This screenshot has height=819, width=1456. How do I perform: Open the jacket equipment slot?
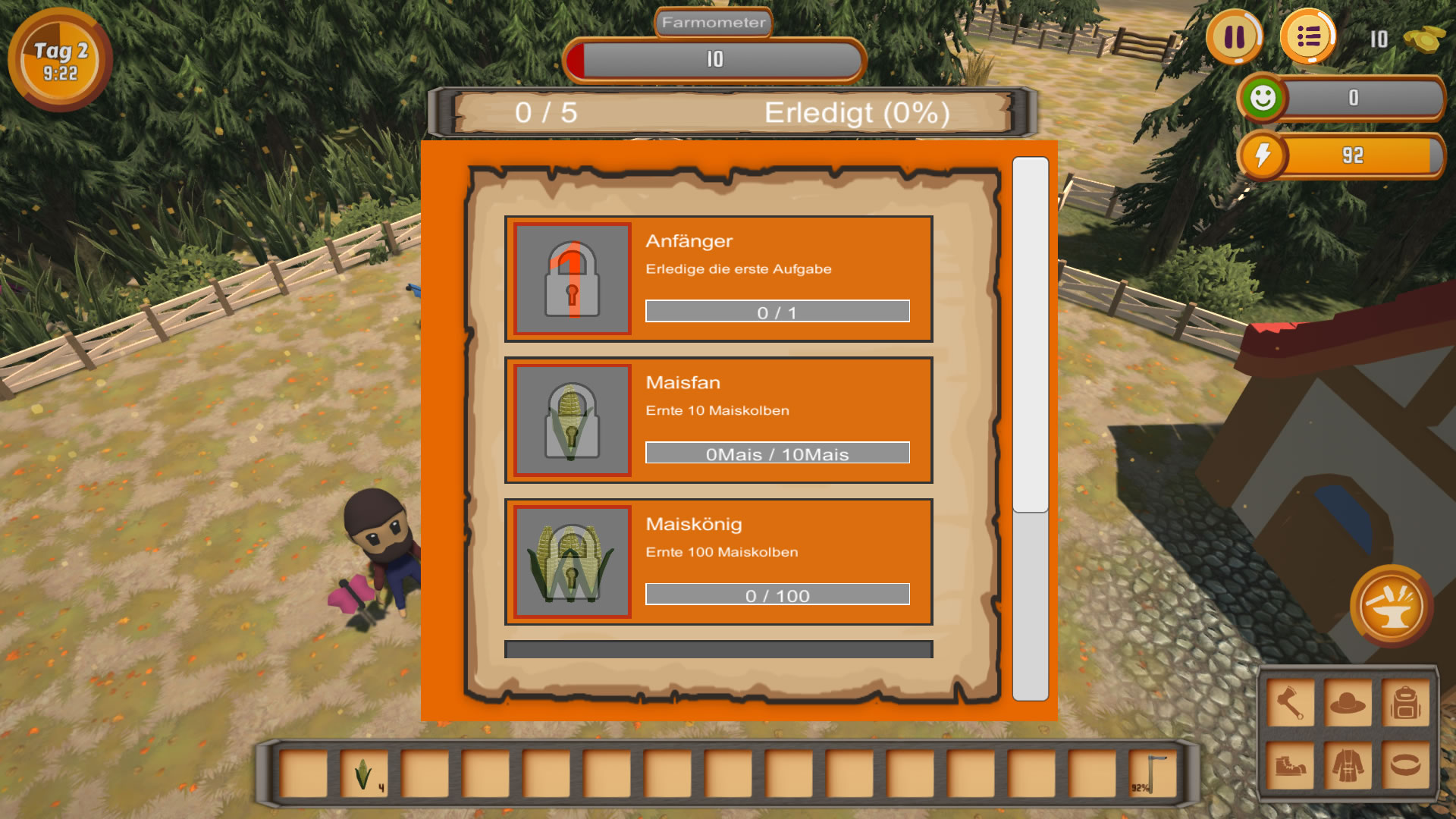click(x=1348, y=764)
